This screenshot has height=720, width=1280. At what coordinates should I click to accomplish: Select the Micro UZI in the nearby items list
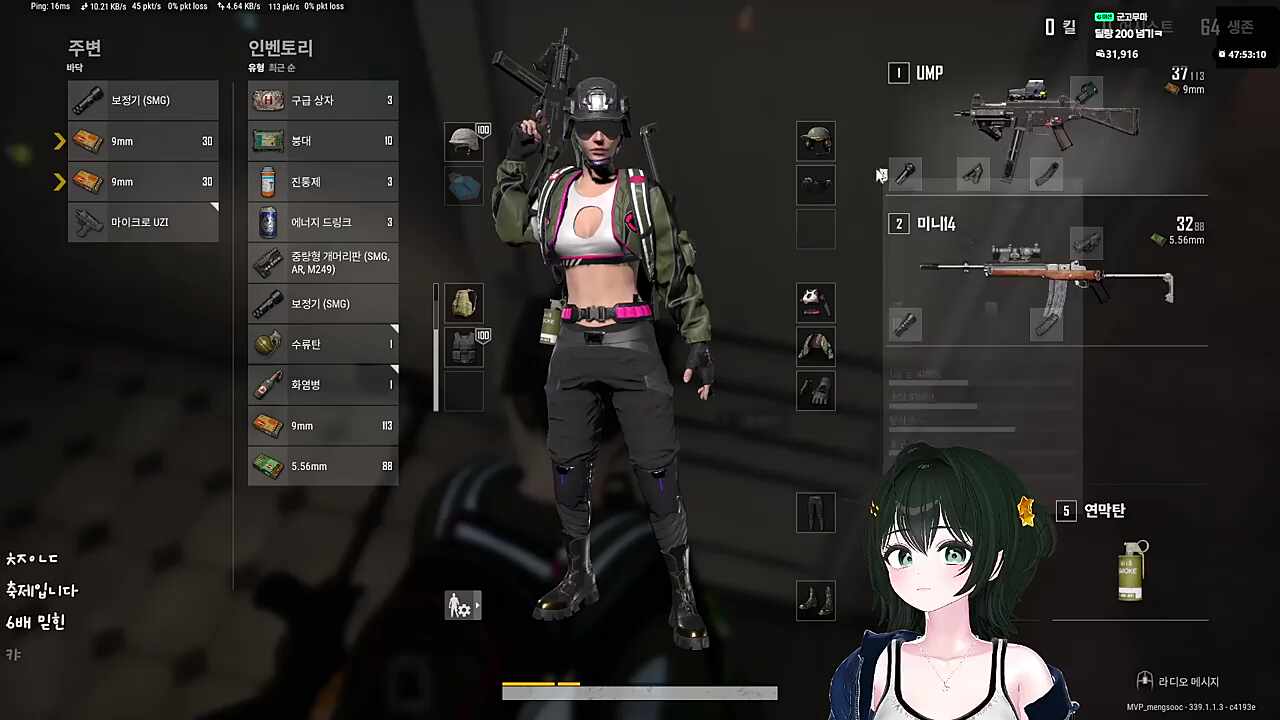tap(142, 221)
